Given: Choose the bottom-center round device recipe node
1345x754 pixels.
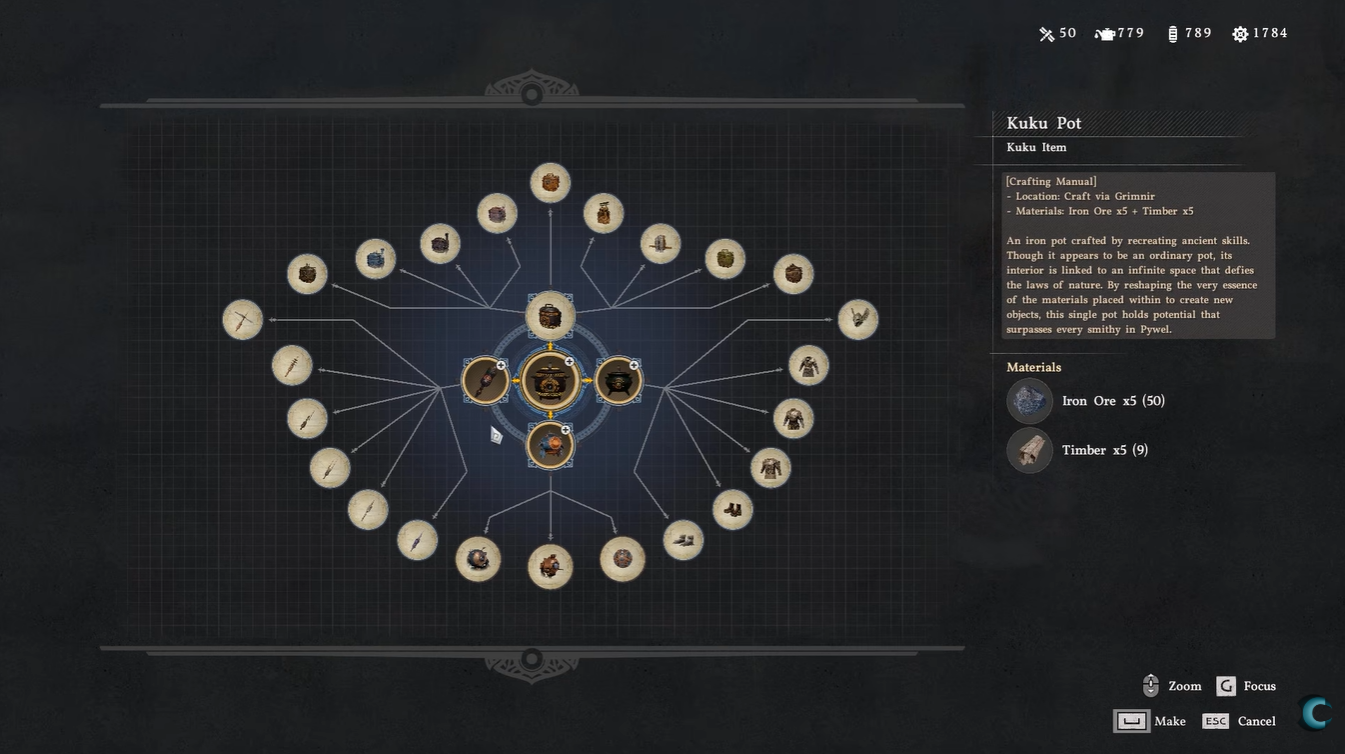Looking at the screenshot, I should [550, 567].
